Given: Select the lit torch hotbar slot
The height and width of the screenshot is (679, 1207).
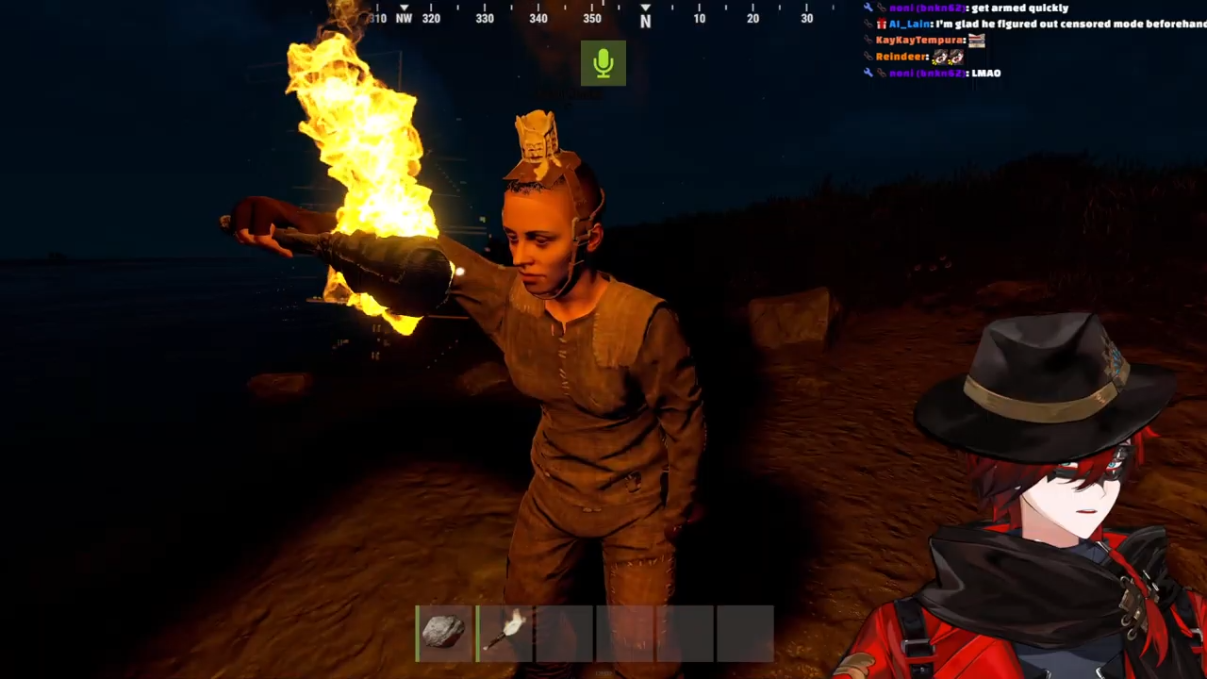Looking at the screenshot, I should (x=505, y=633).
